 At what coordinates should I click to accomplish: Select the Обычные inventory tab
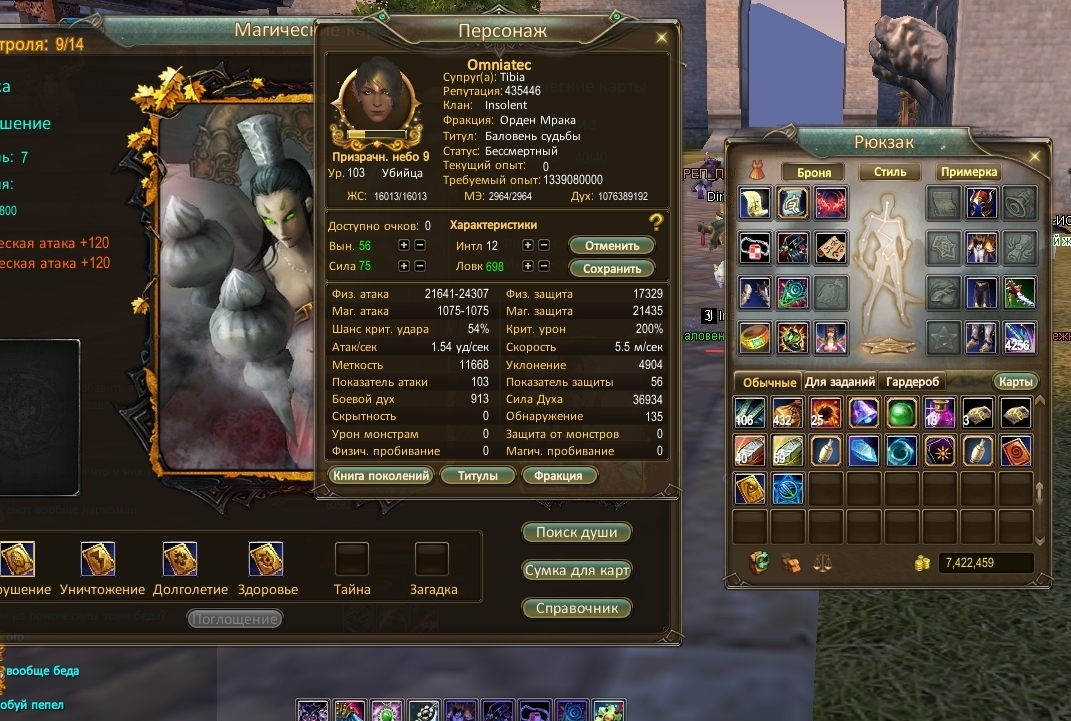767,382
